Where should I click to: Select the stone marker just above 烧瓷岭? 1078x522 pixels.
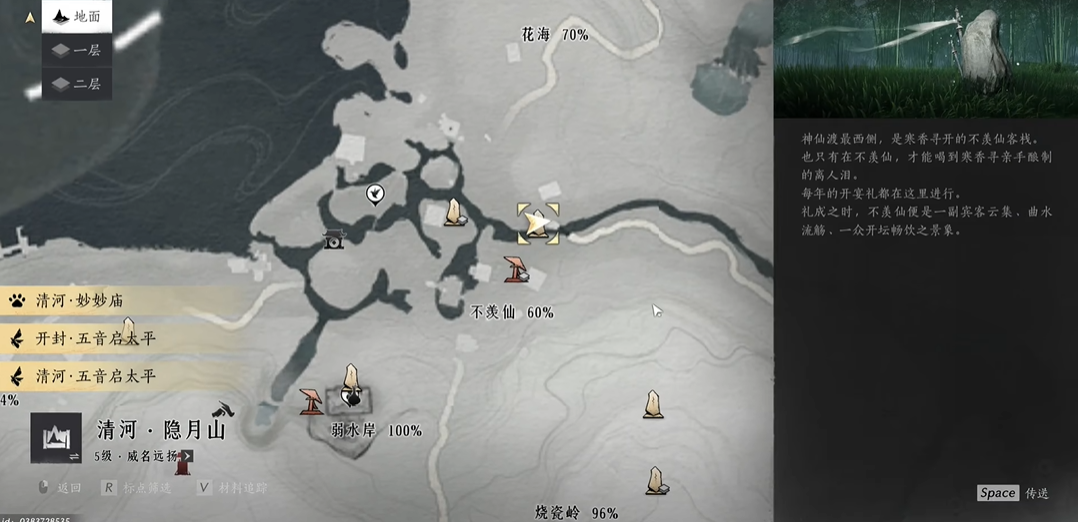pos(656,481)
